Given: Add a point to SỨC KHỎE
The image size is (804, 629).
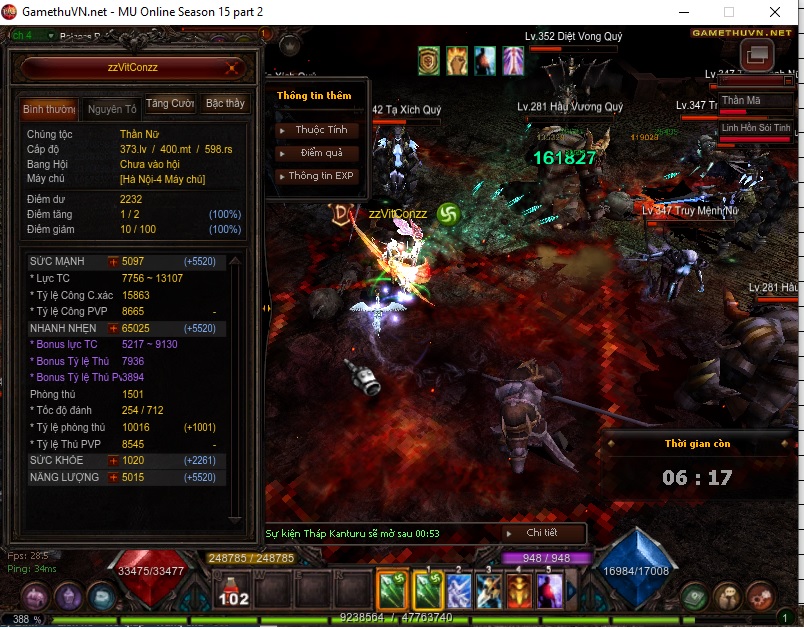Looking at the screenshot, I should coord(113,460).
